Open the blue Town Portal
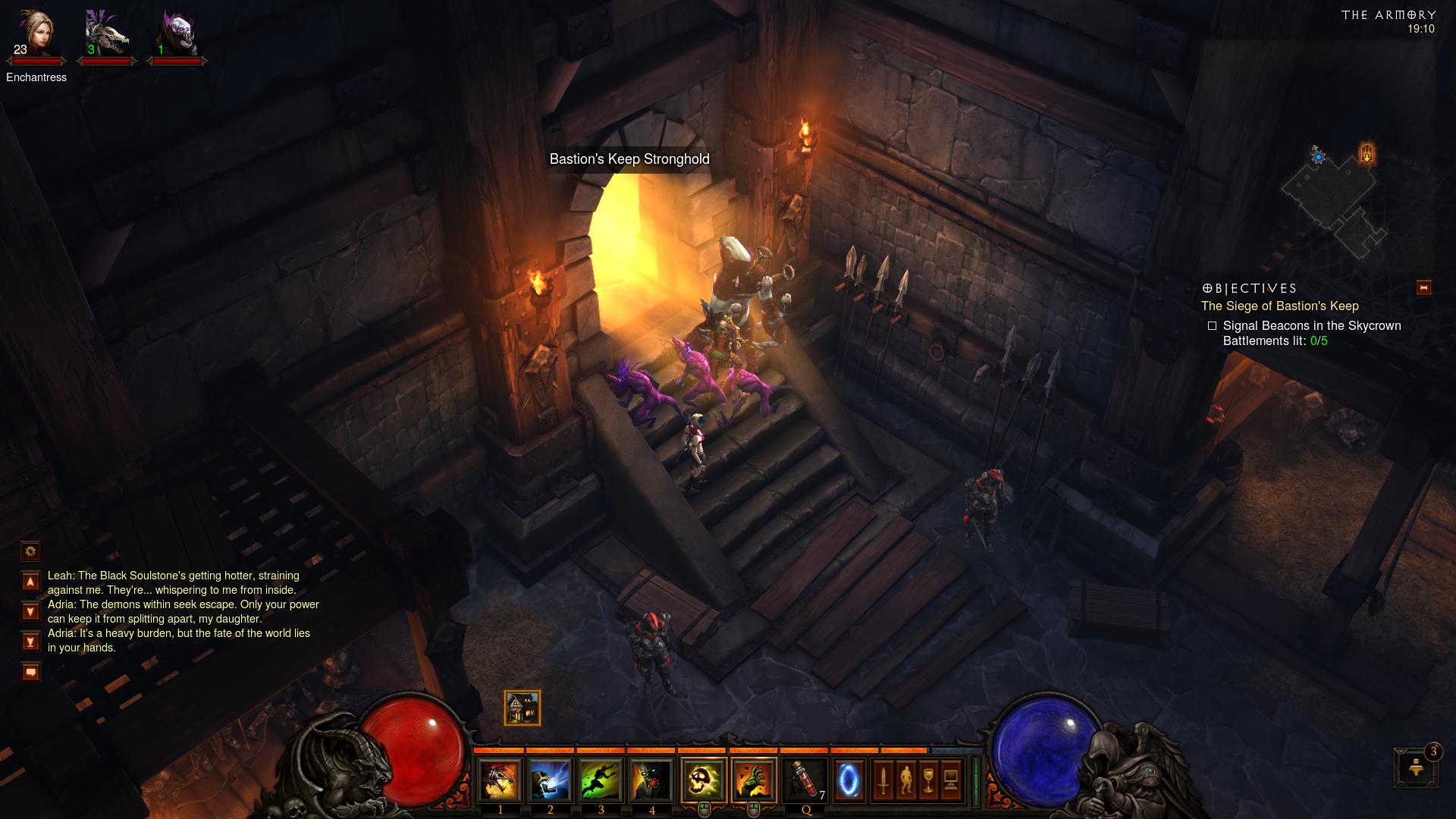This screenshot has height=819, width=1456. coord(849,780)
